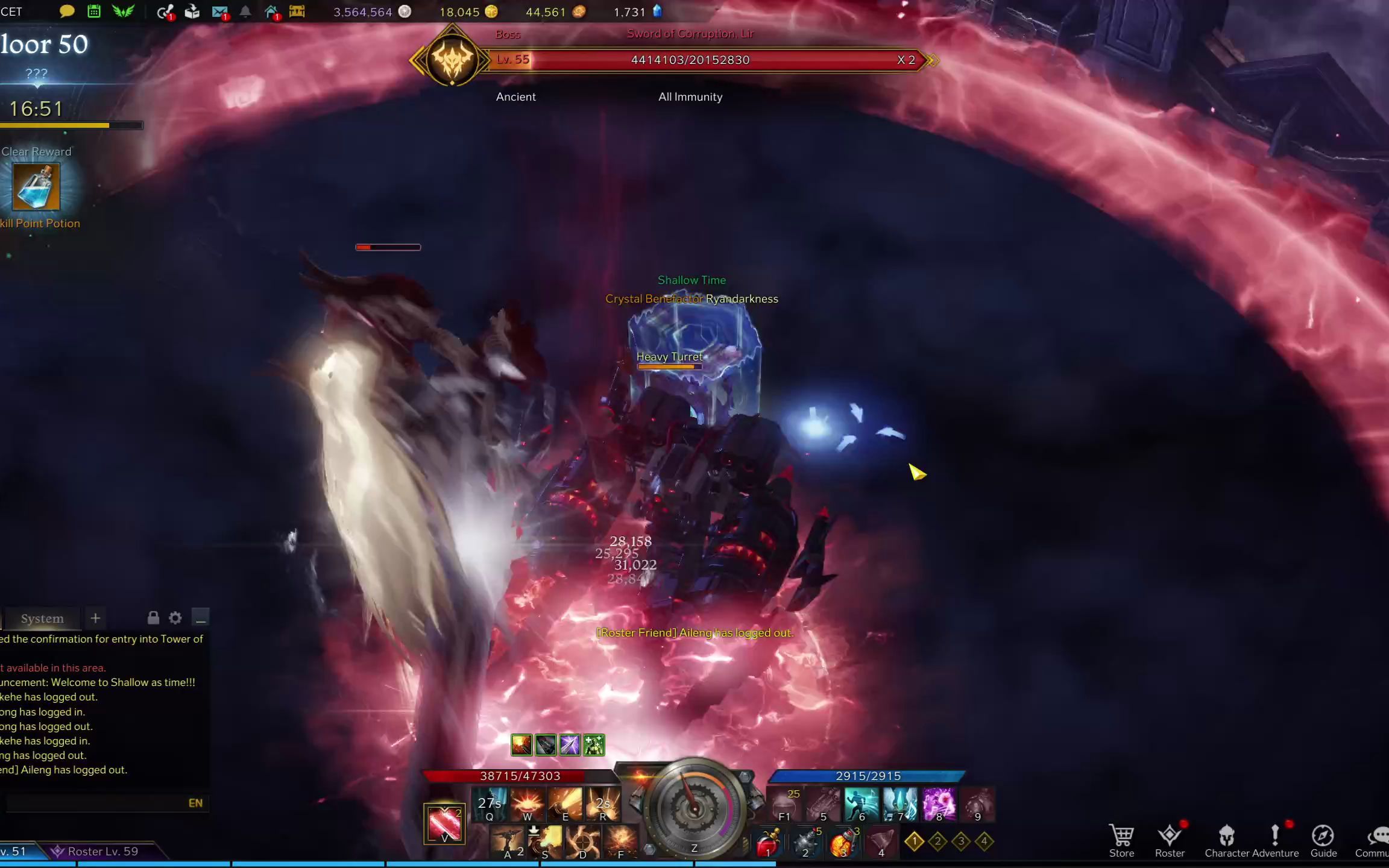Screen dimensions: 1389x868
Task: Open the green calendar icon
Action: point(94,11)
